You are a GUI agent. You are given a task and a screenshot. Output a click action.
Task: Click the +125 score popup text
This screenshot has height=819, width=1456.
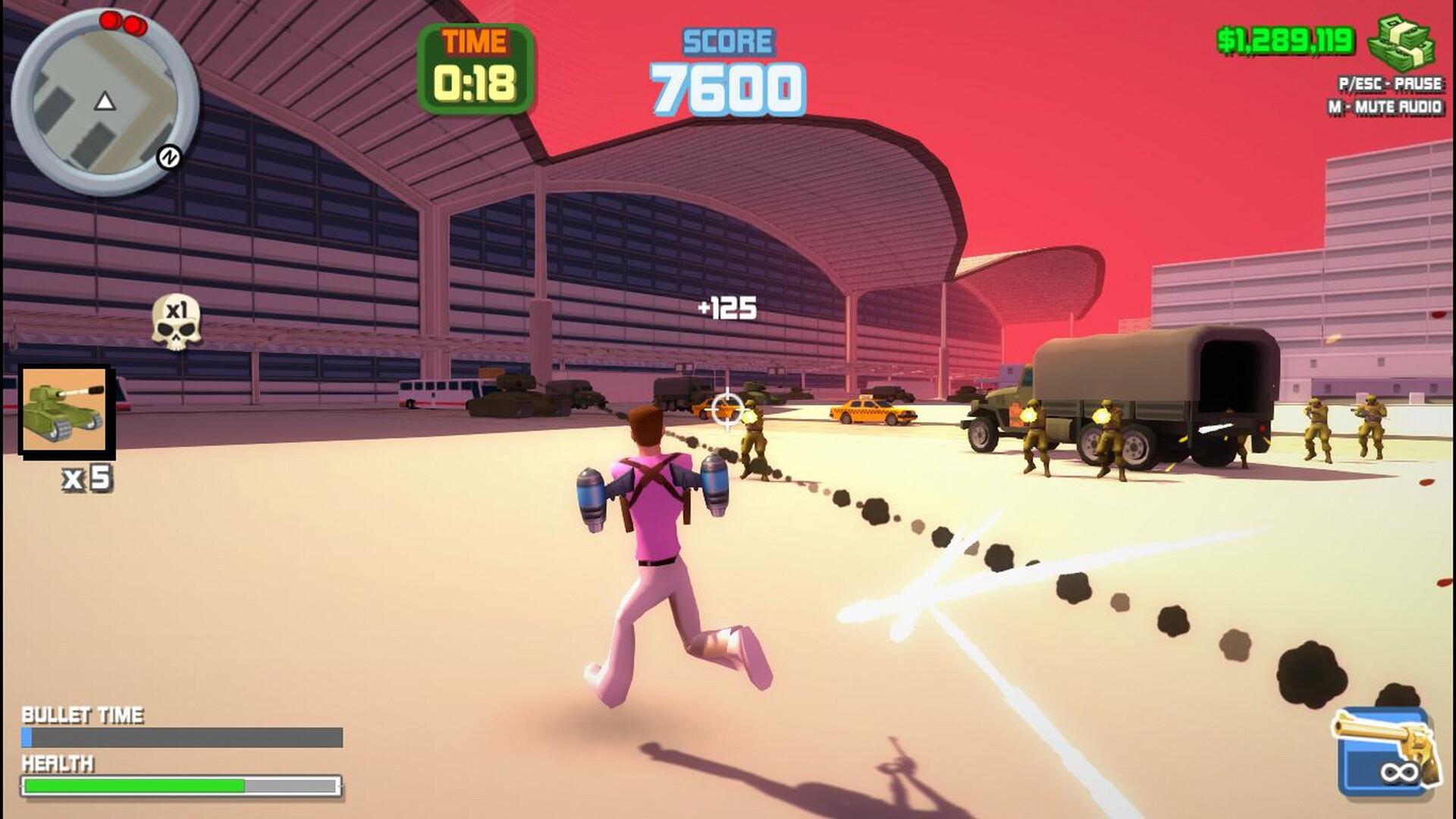[726, 306]
